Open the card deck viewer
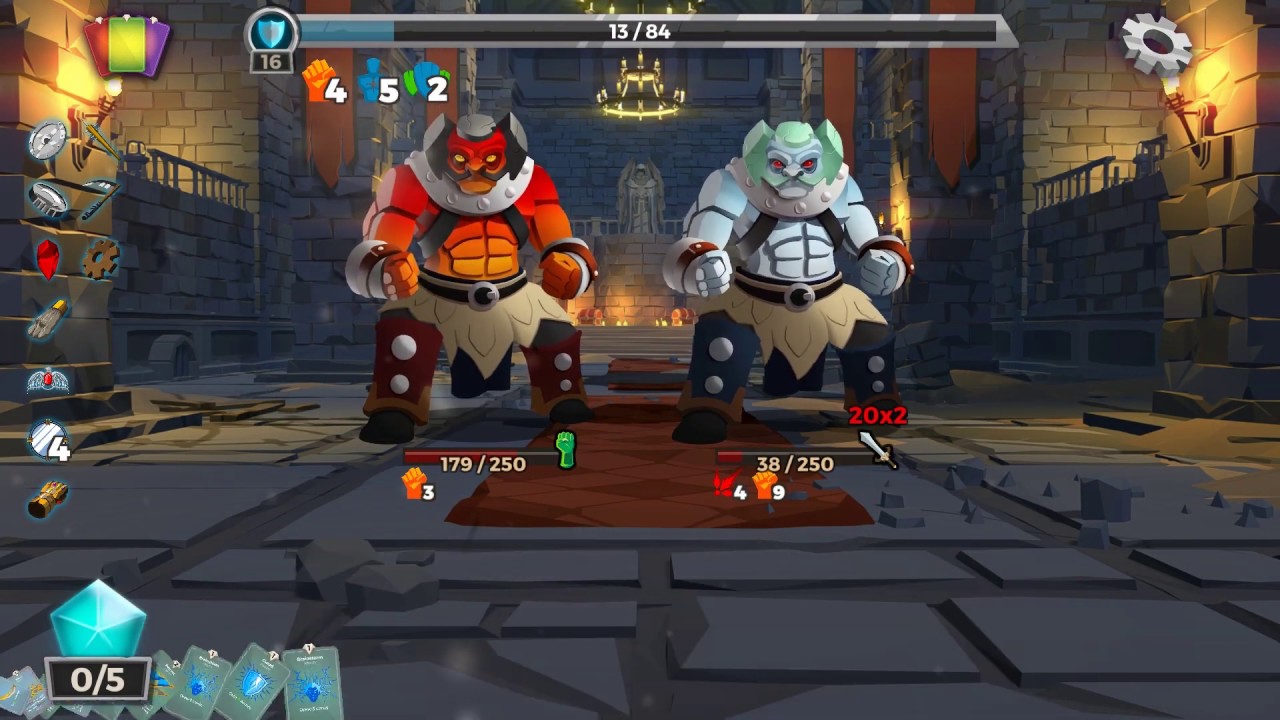The image size is (1280, 720). 127,46
